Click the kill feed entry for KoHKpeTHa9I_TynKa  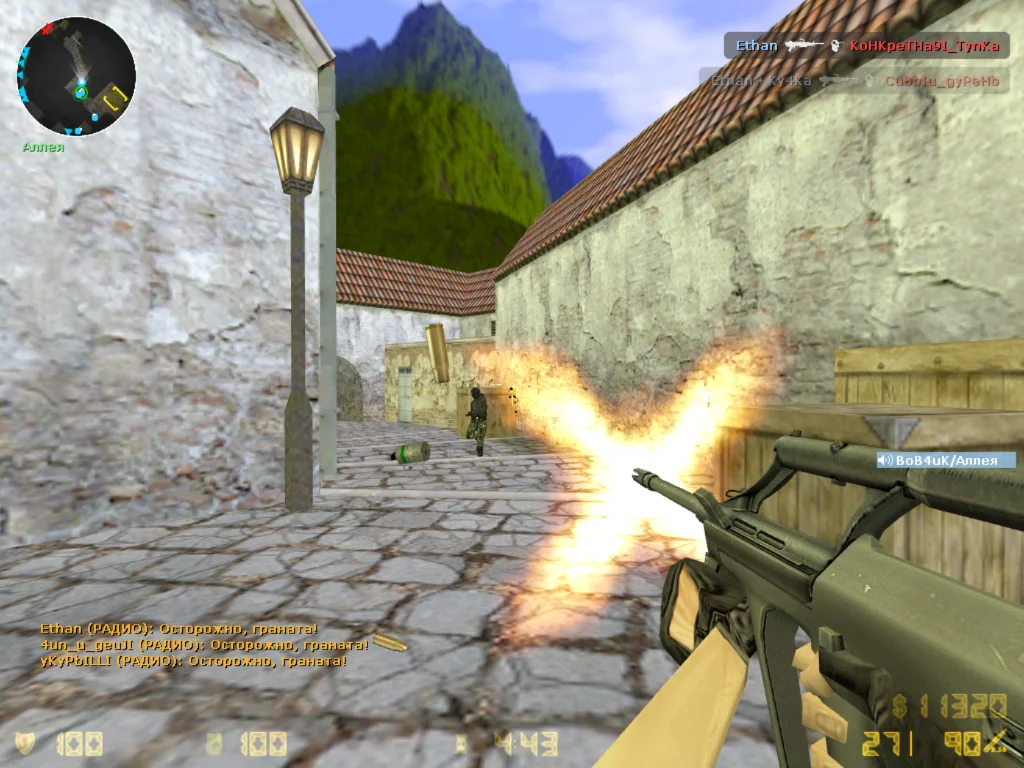tap(866, 46)
